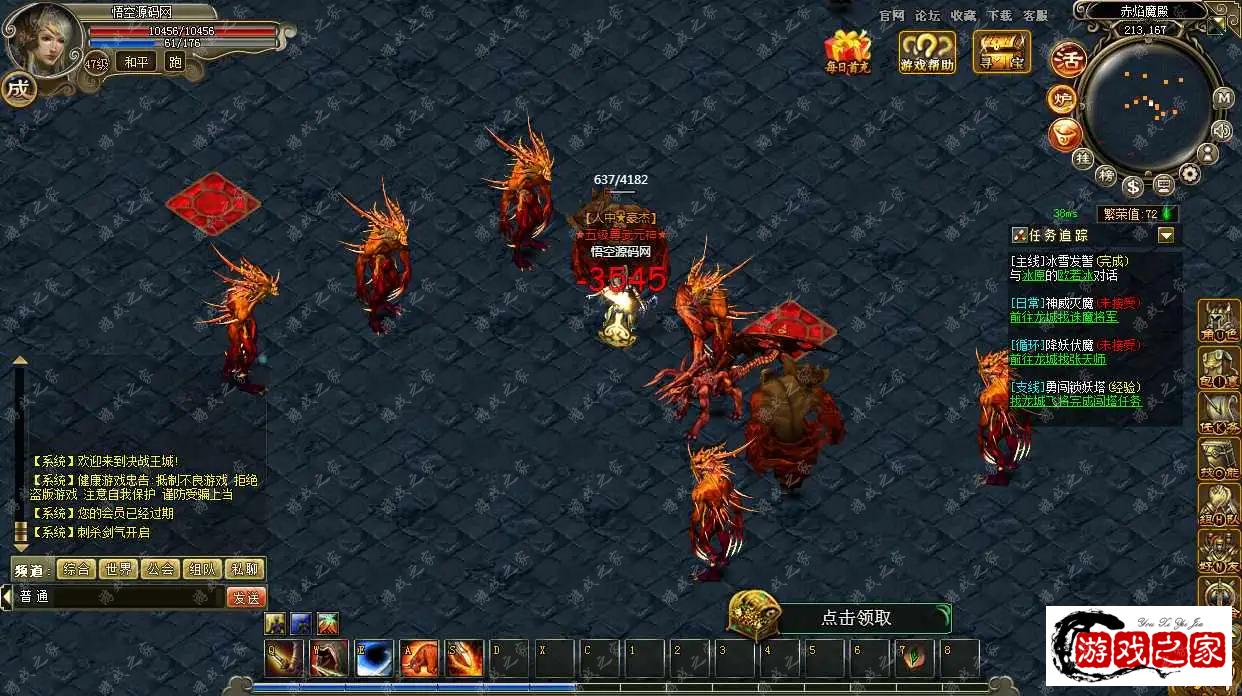Switch to the 世界 chat channel
The height and width of the screenshot is (696, 1242).
click(119, 569)
